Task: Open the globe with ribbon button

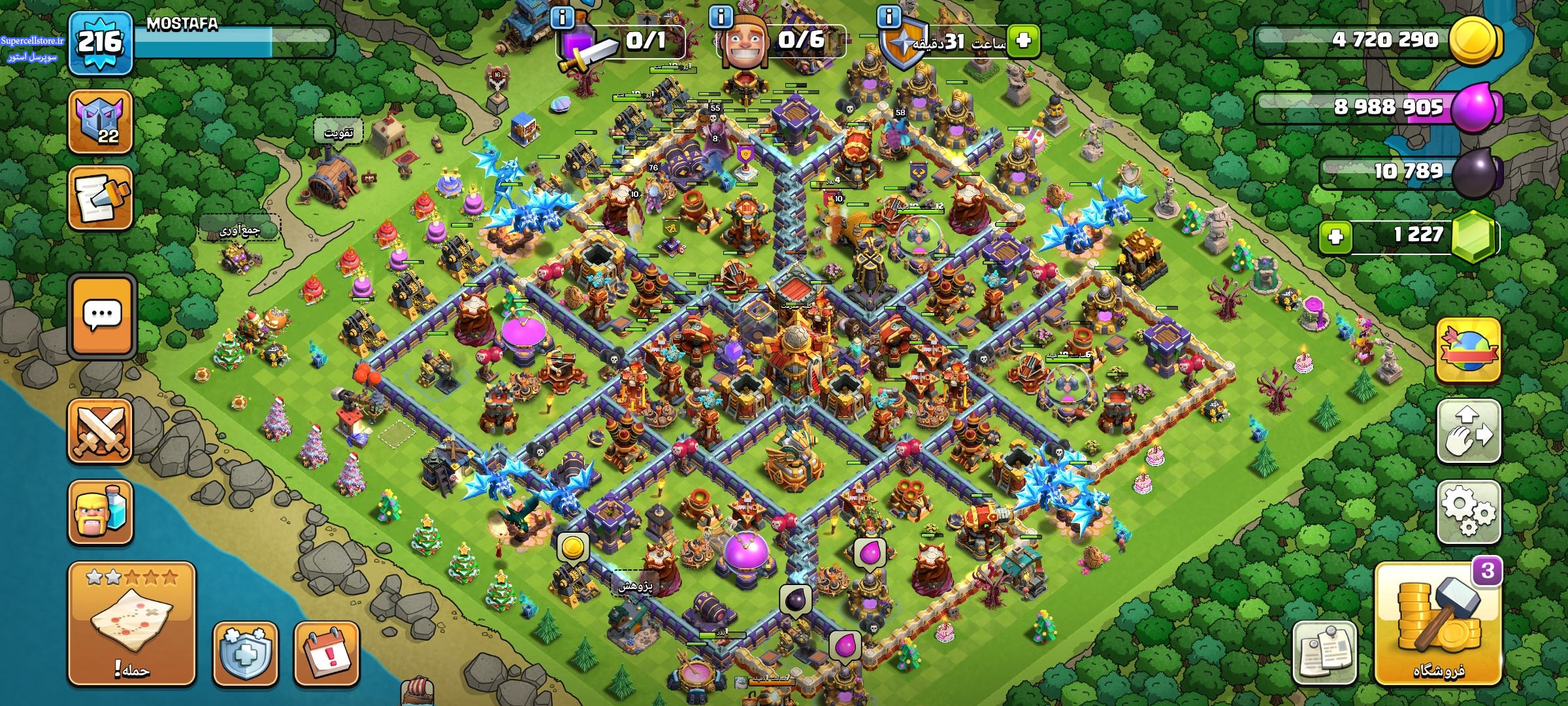Action: [x=1468, y=350]
